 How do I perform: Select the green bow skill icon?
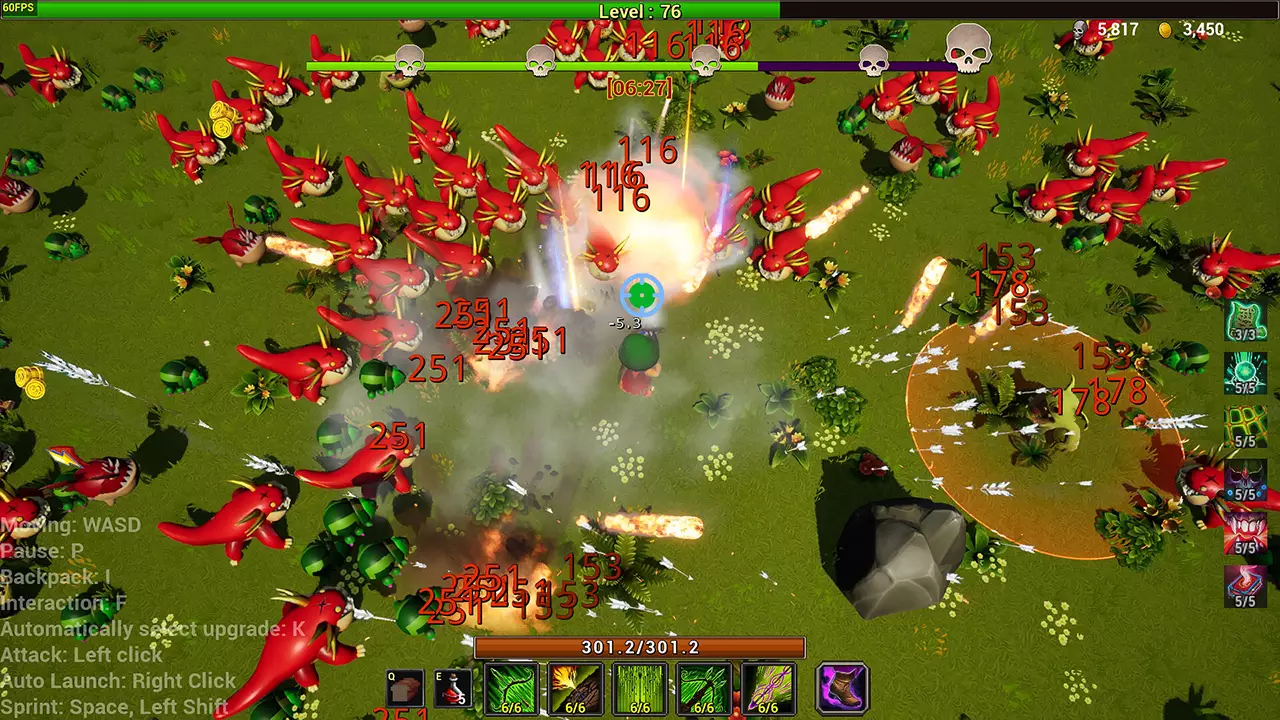pyautogui.click(x=511, y=687)
